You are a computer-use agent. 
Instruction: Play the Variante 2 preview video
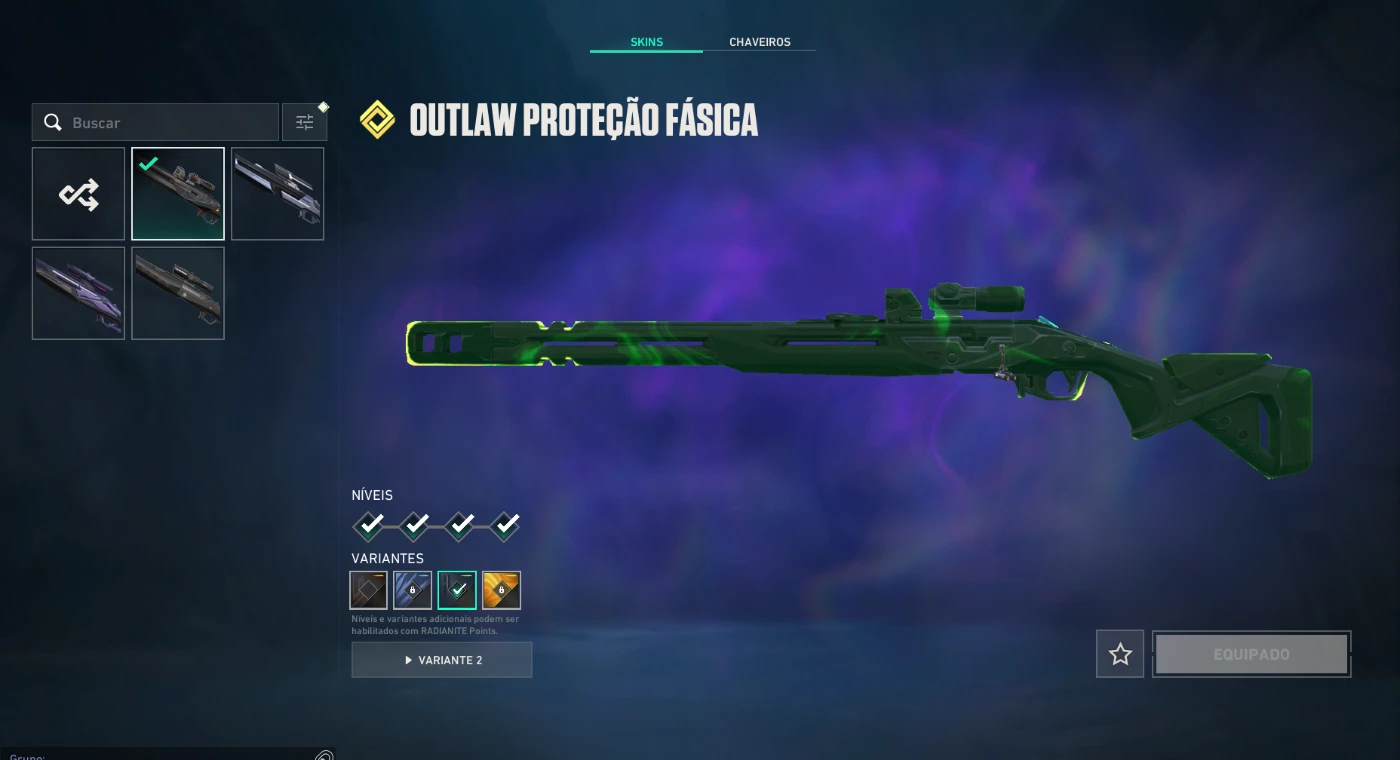click(x=442, y=660)
